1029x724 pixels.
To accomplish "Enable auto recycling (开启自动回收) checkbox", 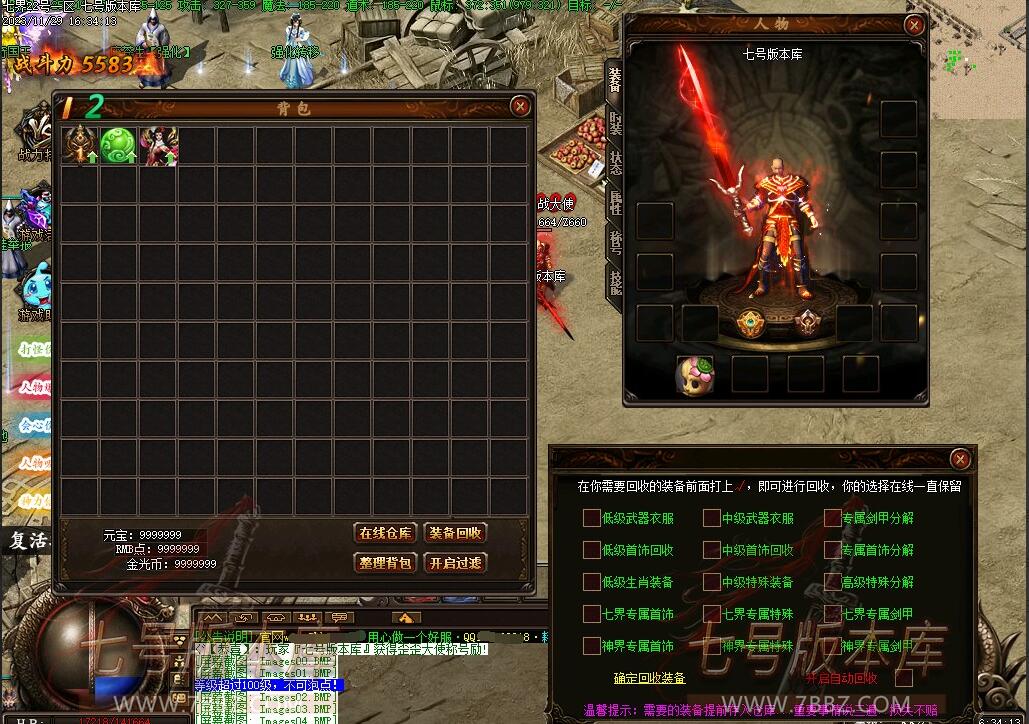I will tap(904, 678).
